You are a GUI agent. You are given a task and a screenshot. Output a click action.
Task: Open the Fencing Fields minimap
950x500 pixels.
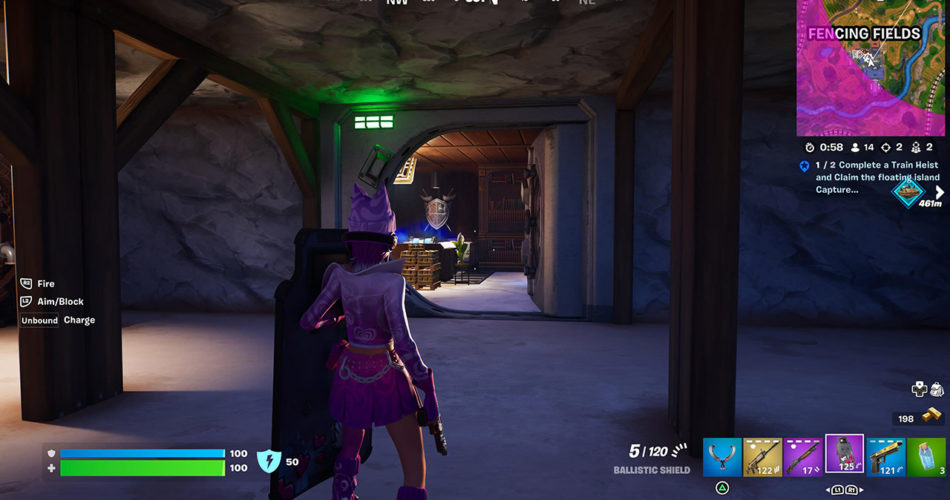coord(872,68)
